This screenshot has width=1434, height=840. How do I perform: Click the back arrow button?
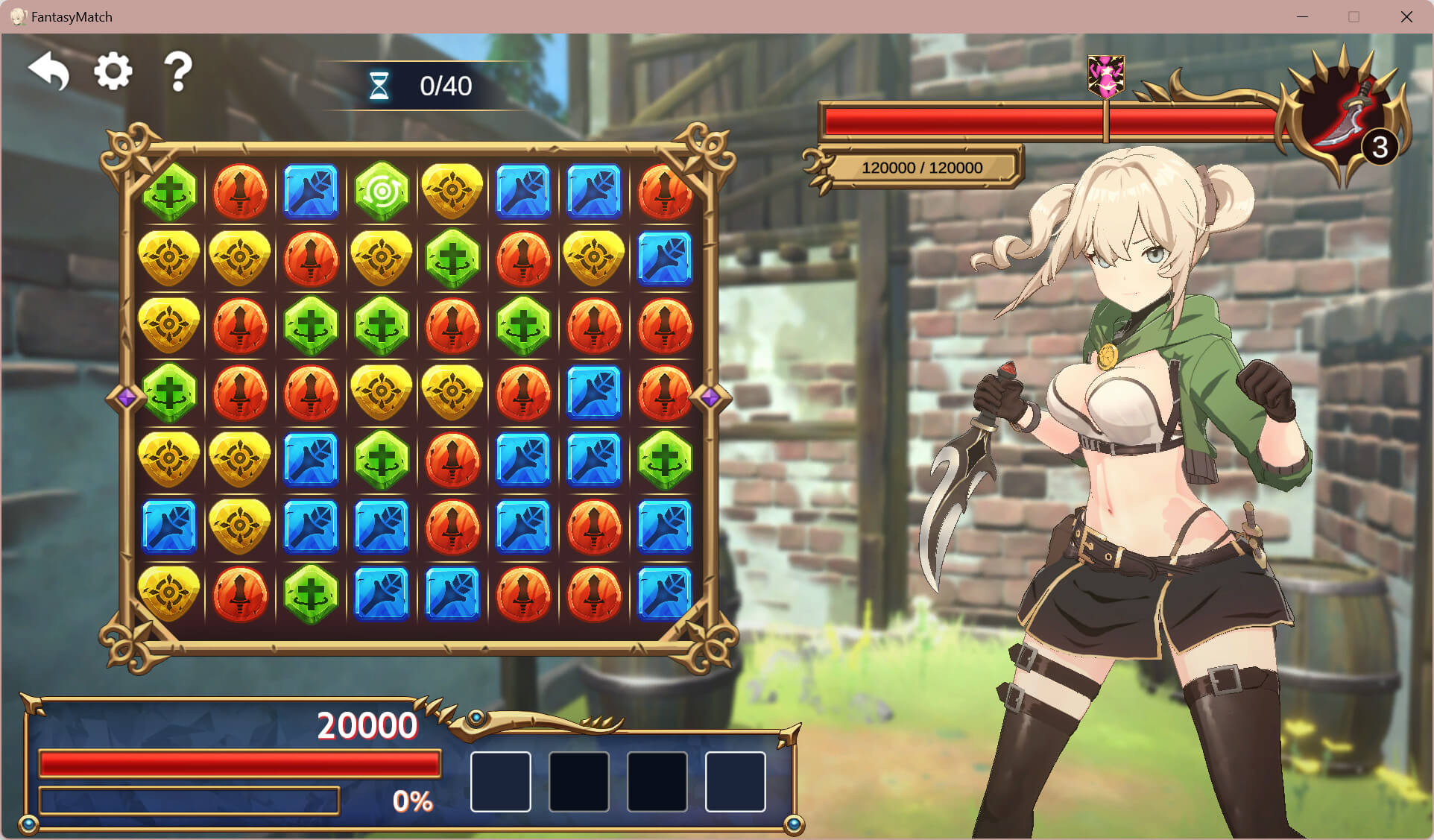[49, 72]
